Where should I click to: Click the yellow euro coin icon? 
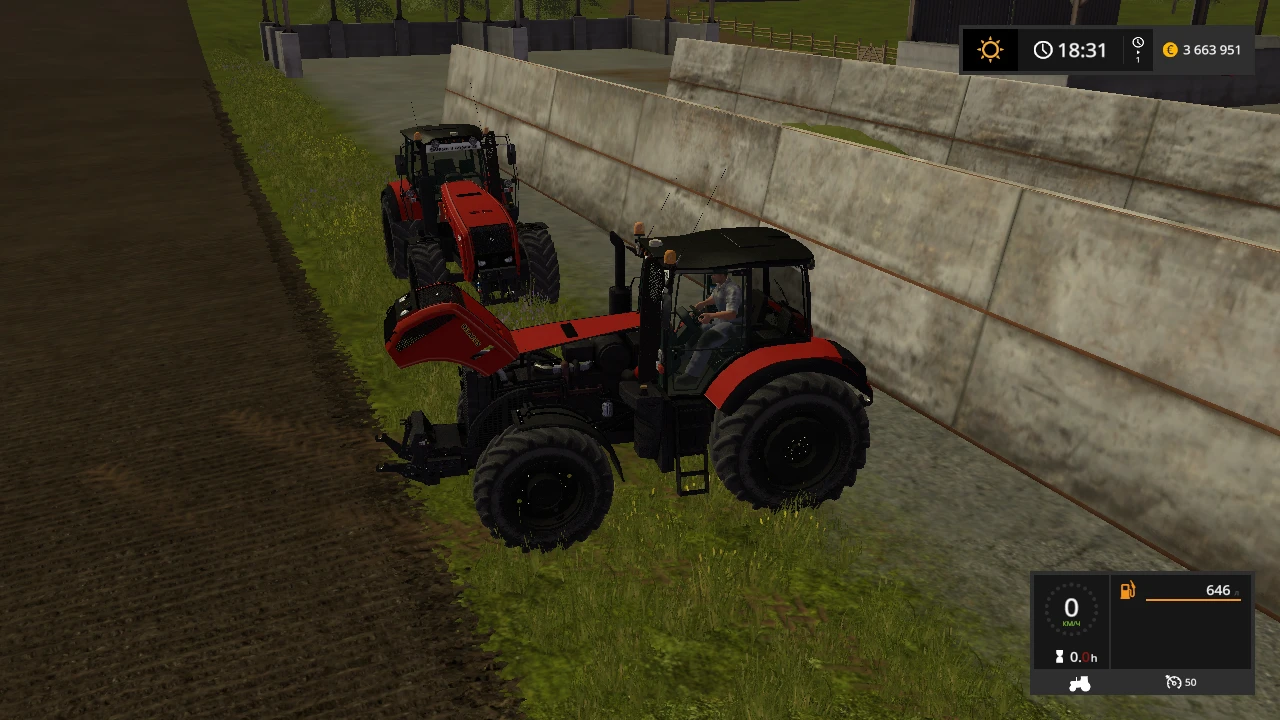(1170, 49)
